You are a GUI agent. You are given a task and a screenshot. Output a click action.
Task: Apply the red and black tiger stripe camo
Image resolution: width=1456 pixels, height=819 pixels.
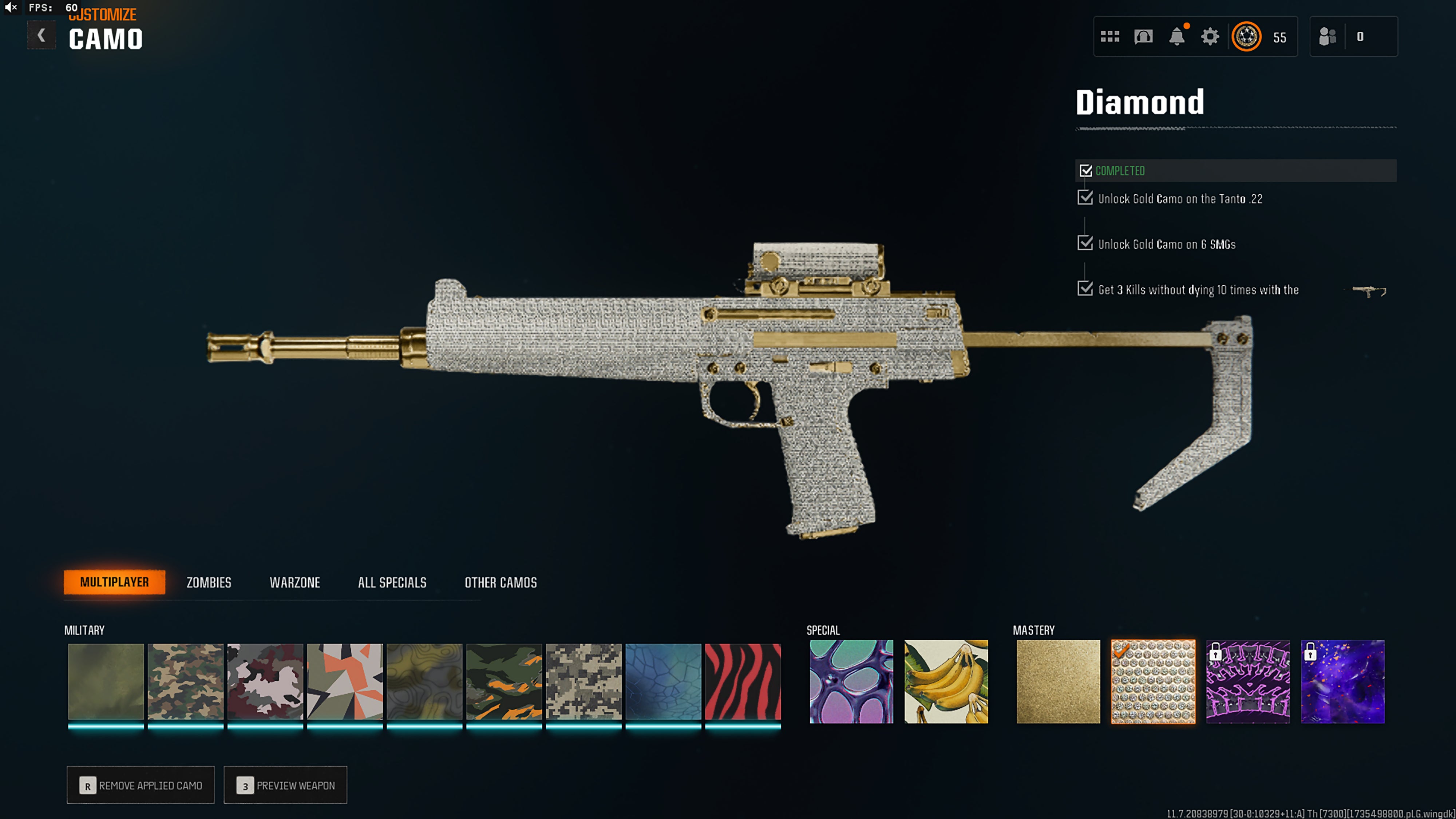pyautogui.click(x=743, y=681)
